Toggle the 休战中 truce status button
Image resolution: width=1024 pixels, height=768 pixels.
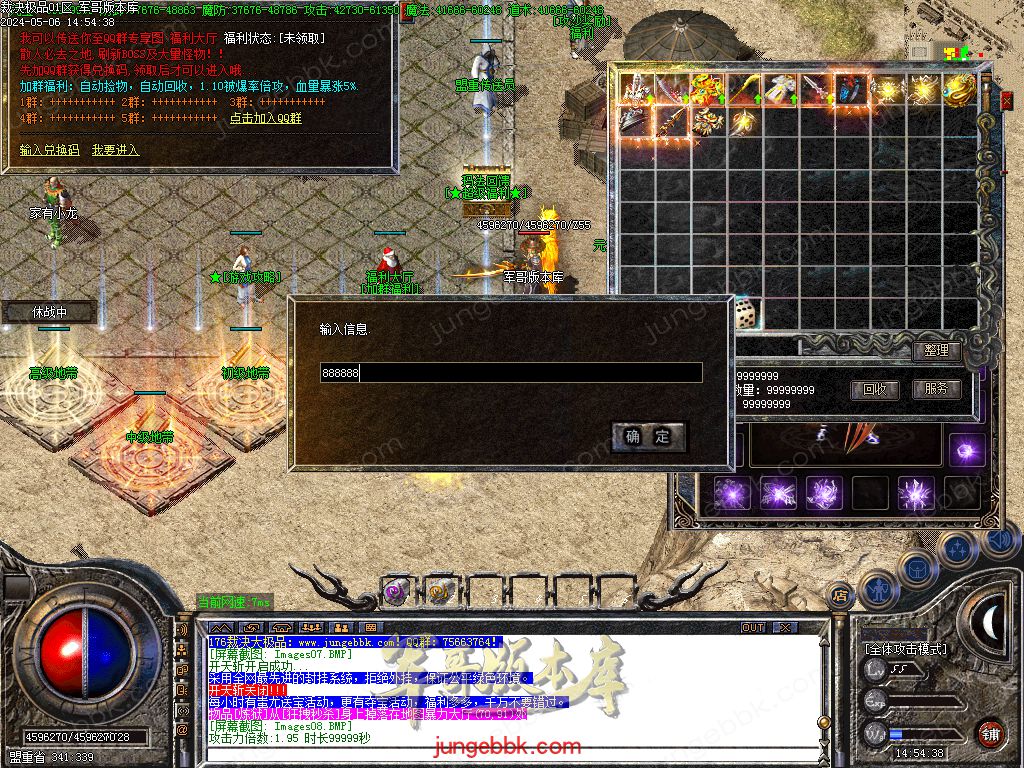click(49, 312)
